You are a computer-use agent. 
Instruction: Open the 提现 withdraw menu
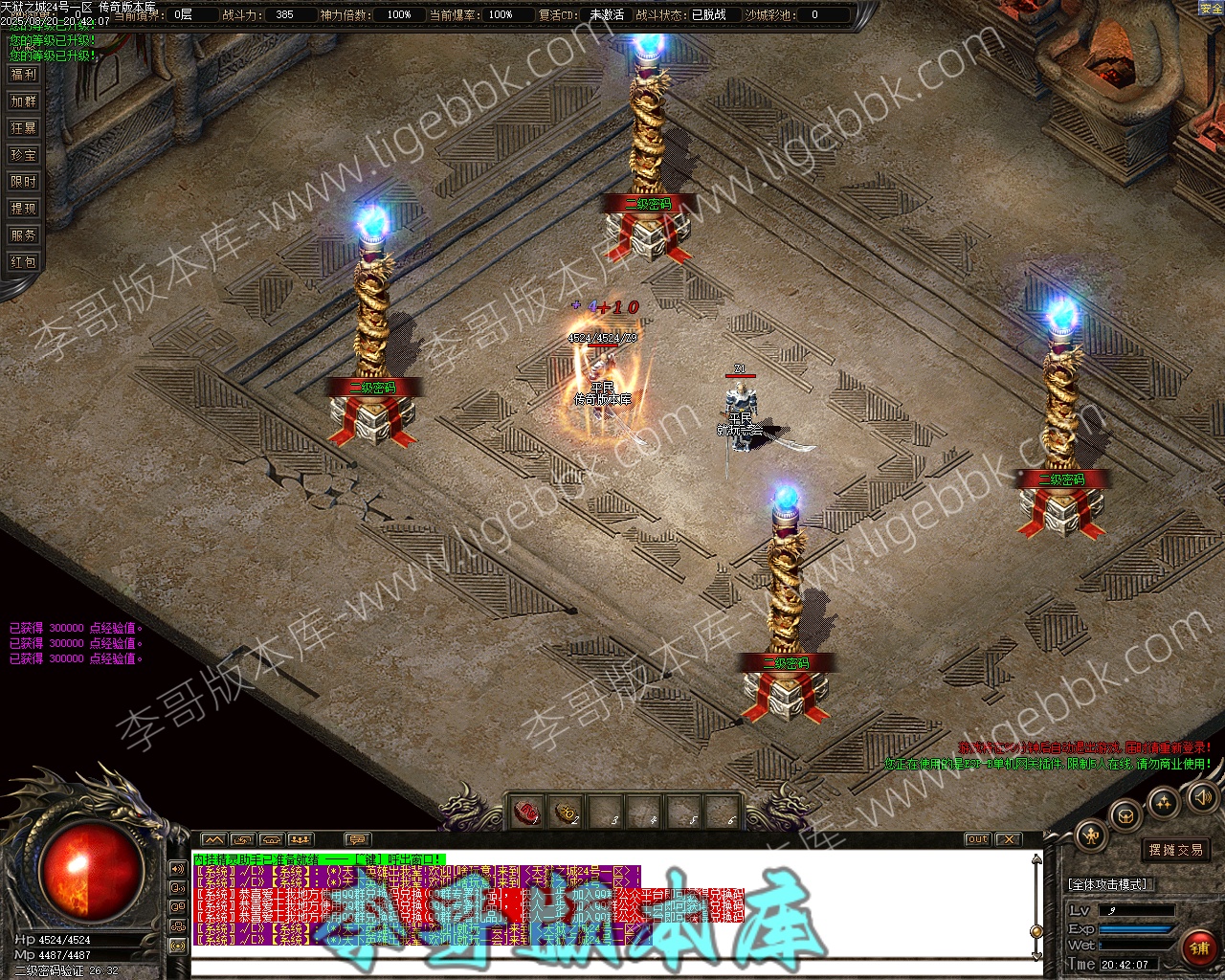[23, 209]
